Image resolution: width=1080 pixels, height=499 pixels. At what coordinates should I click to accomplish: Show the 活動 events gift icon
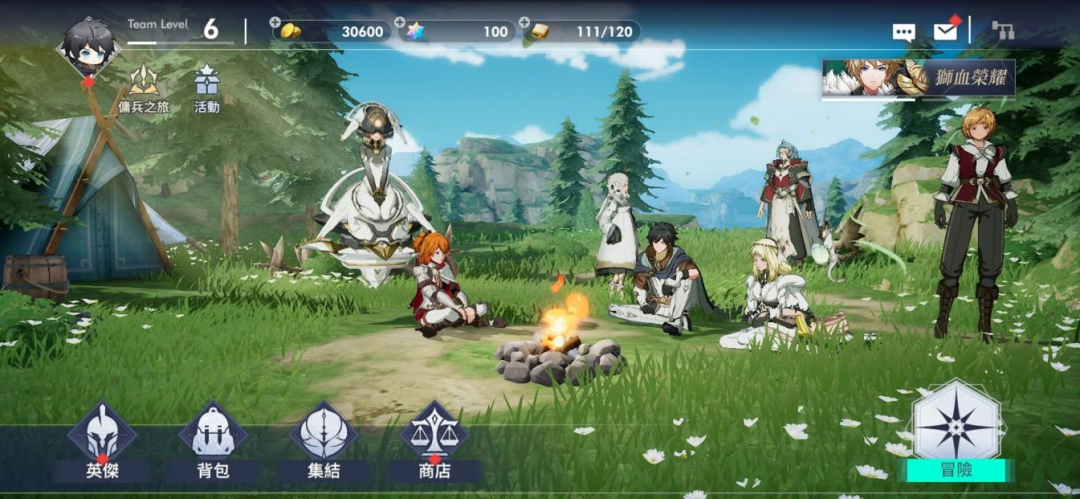tap(207, 87)
